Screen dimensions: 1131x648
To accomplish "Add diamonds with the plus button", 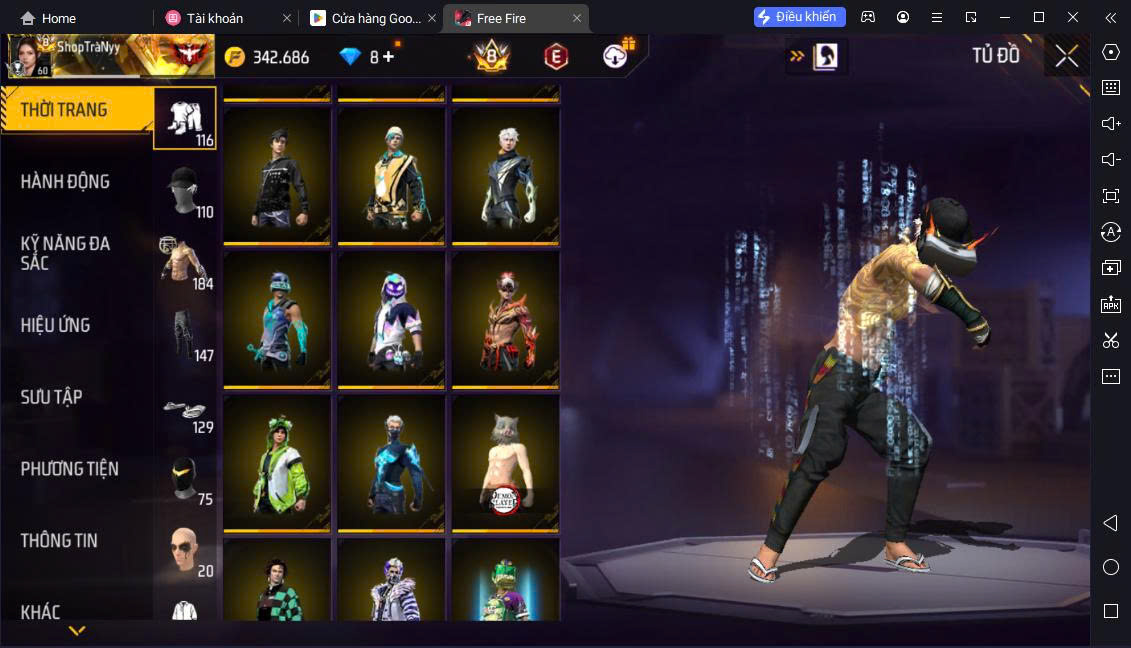I will [389, 57].
